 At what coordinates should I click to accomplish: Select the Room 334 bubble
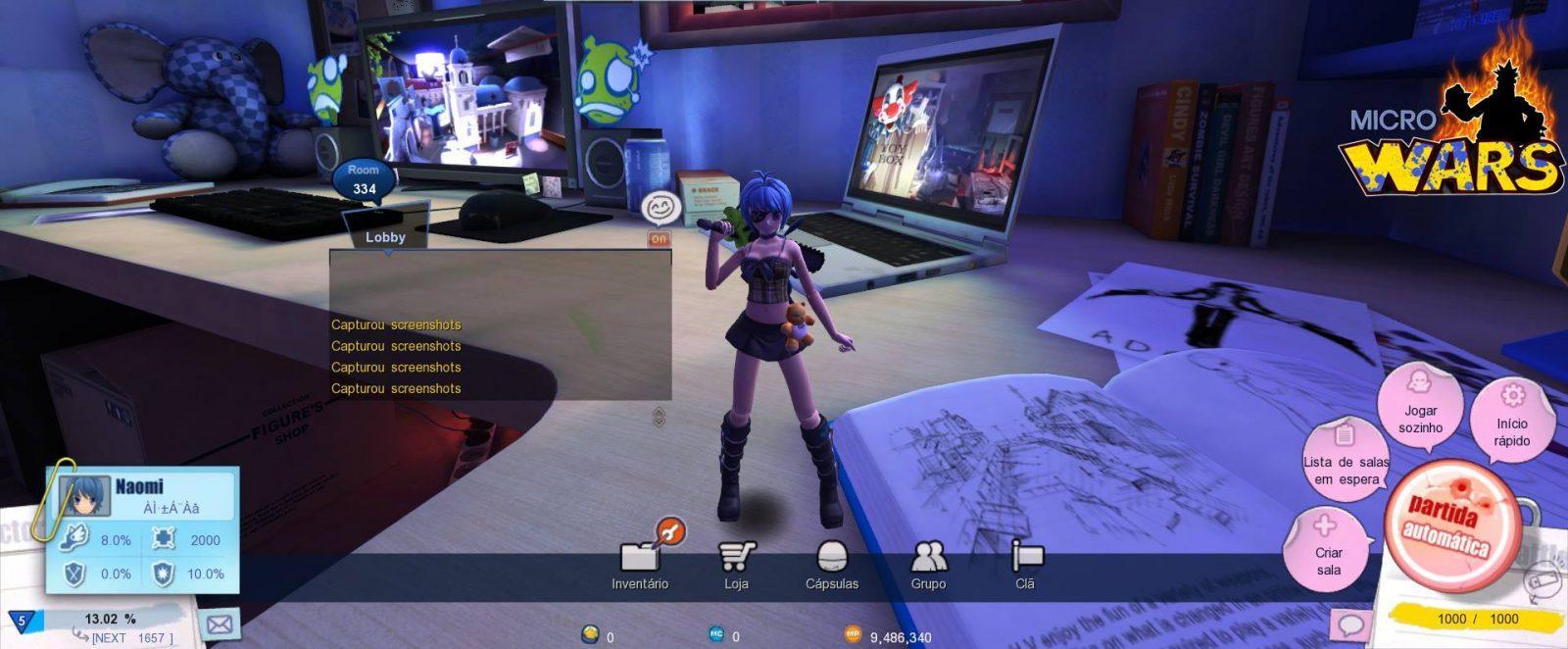tap(364, 180)
